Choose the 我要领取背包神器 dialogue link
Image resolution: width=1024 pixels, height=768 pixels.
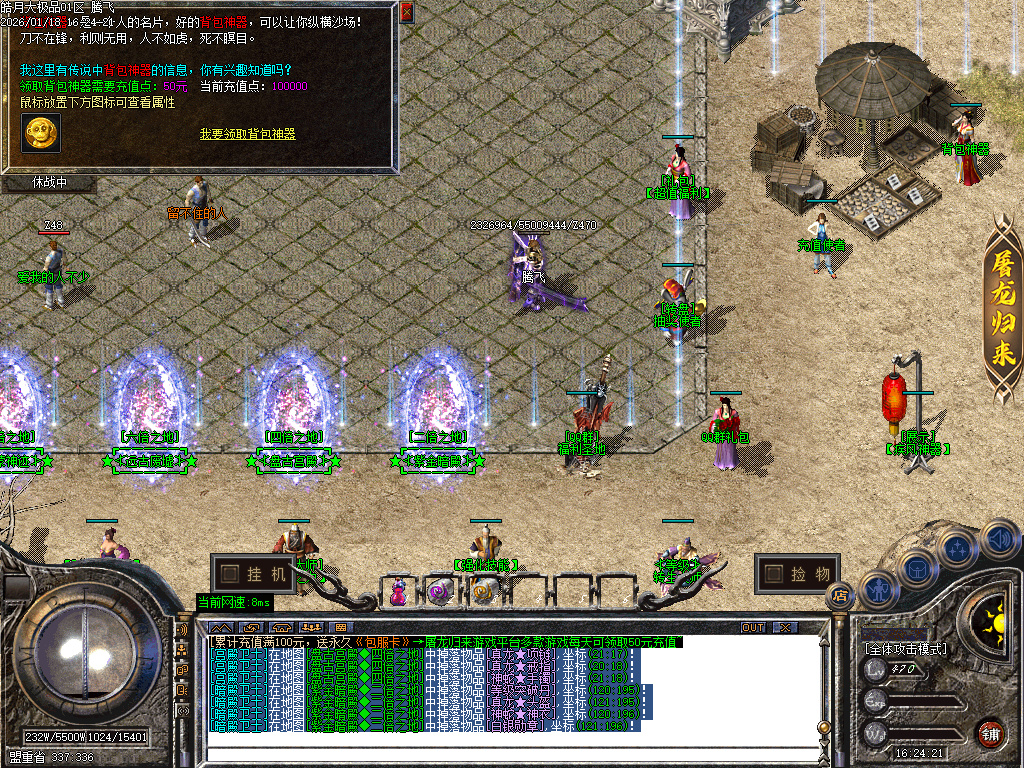point(247,134)
